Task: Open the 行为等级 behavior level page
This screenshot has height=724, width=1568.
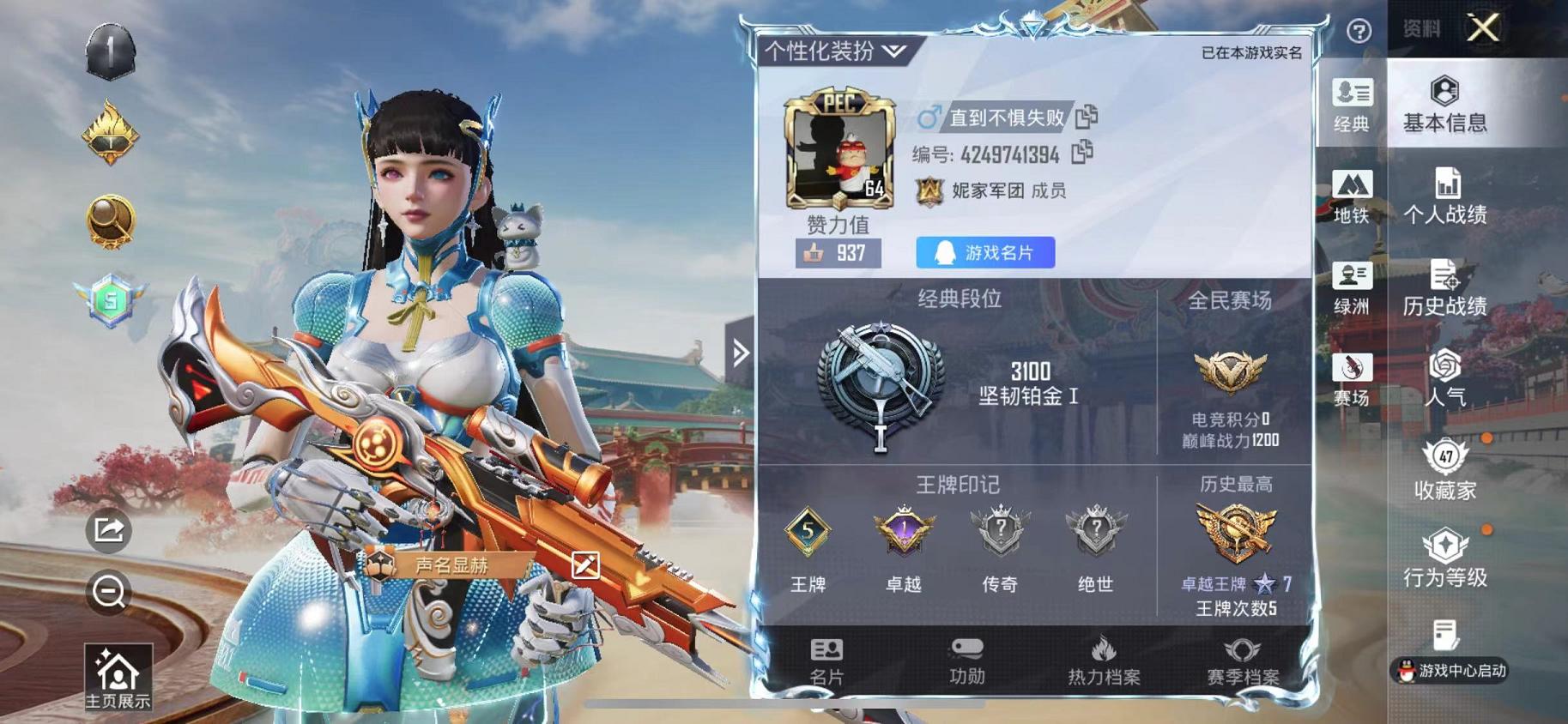Action: point(1444,558)
